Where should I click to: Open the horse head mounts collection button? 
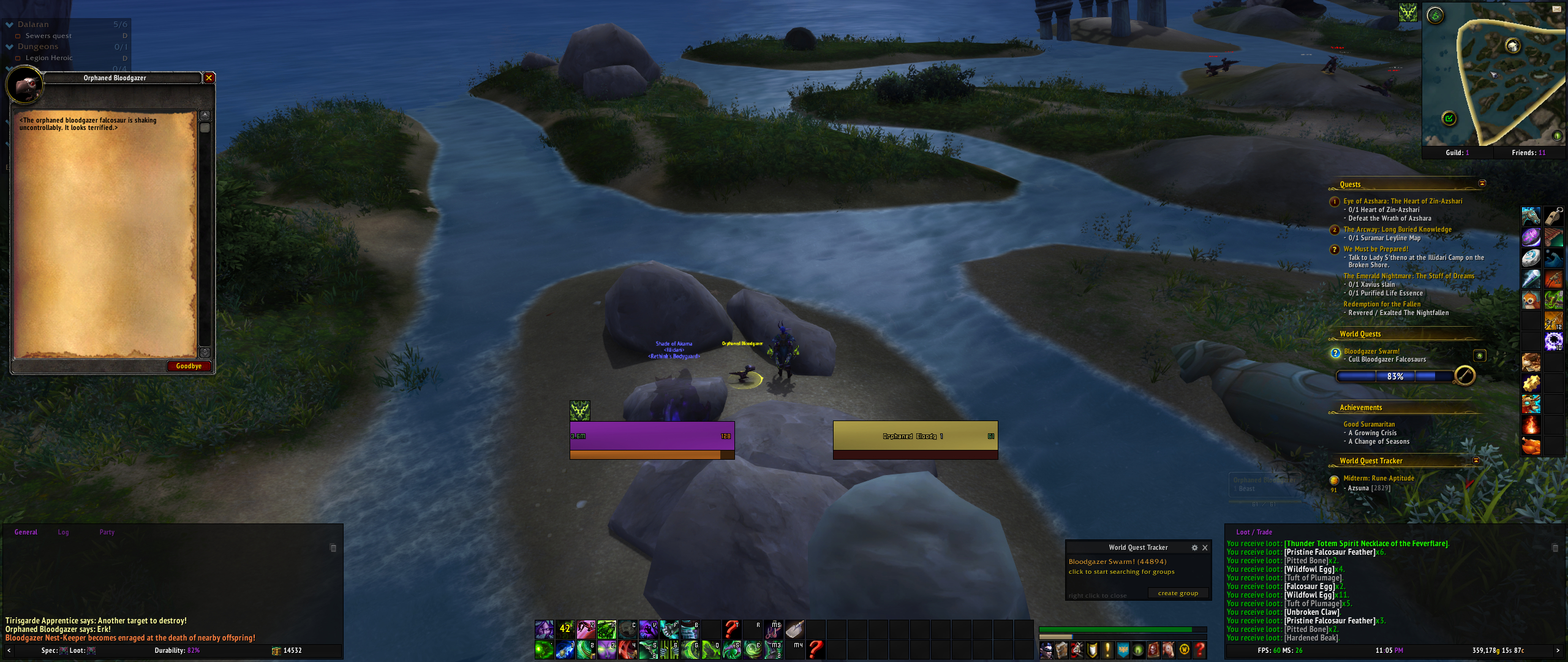(1169, 650)
